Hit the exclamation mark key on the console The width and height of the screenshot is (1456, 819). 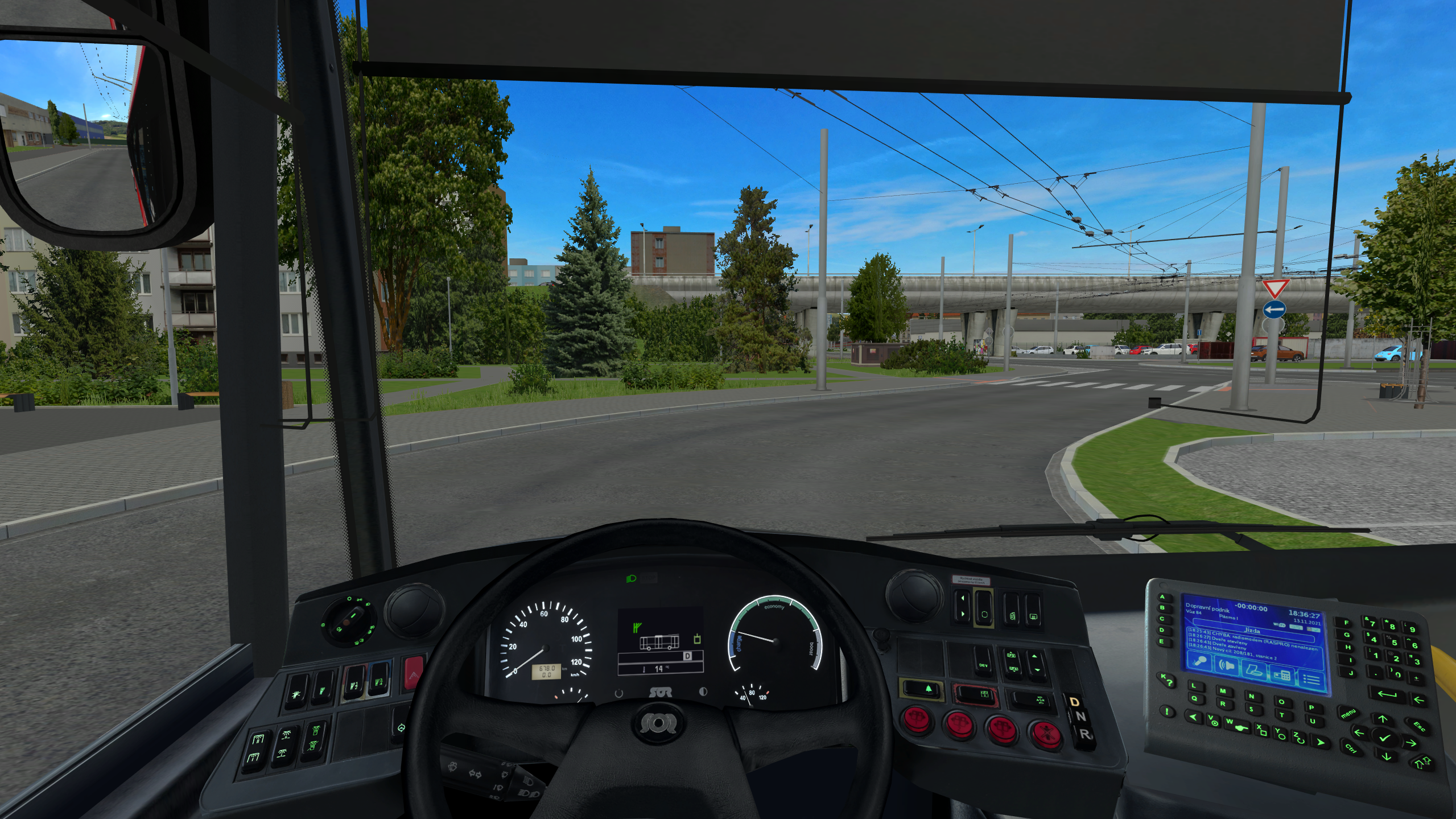point(1166,711)
